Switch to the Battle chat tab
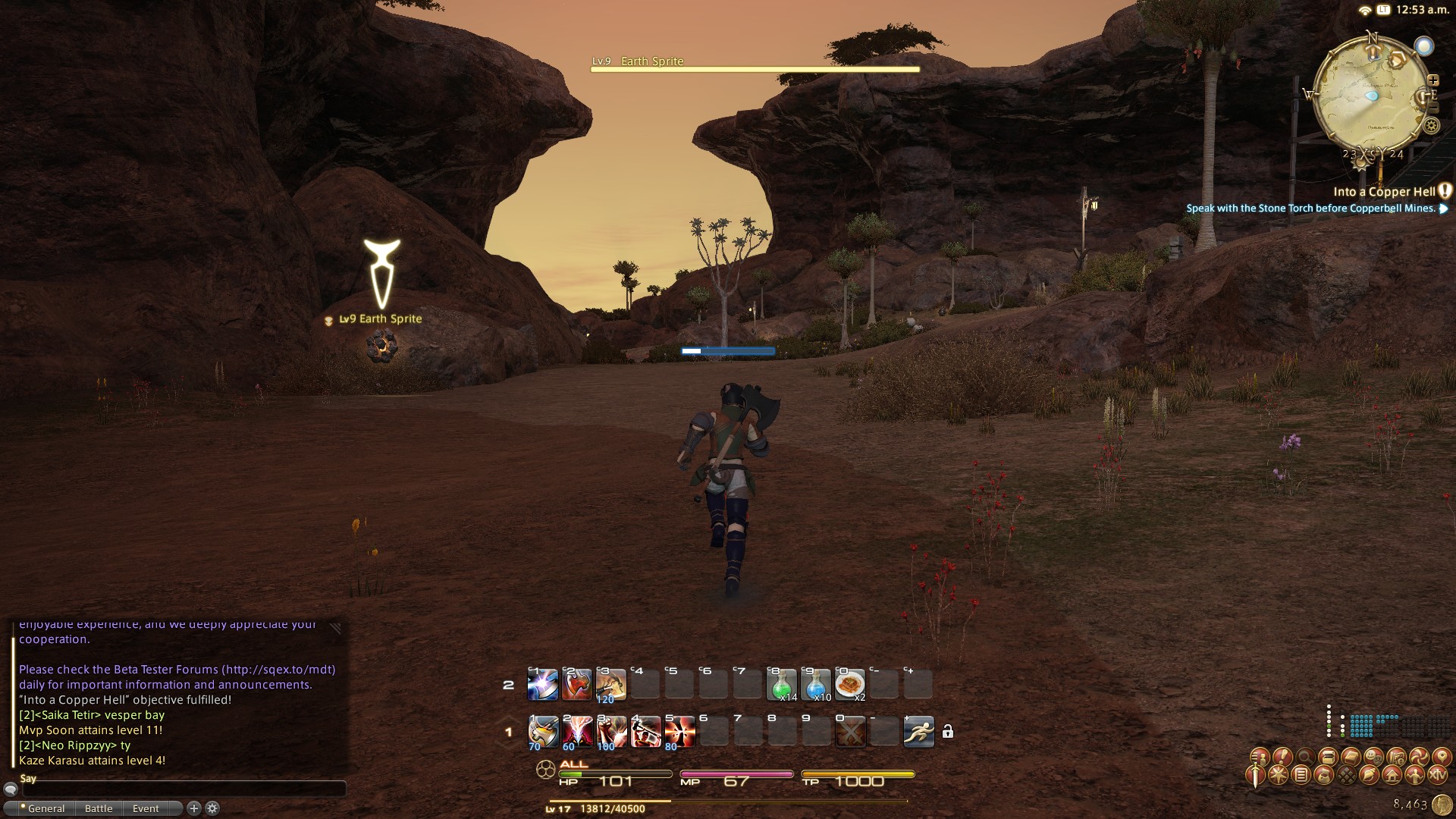Image resolution: width=1456 pixels, height=819 pixels. (99, 808)
